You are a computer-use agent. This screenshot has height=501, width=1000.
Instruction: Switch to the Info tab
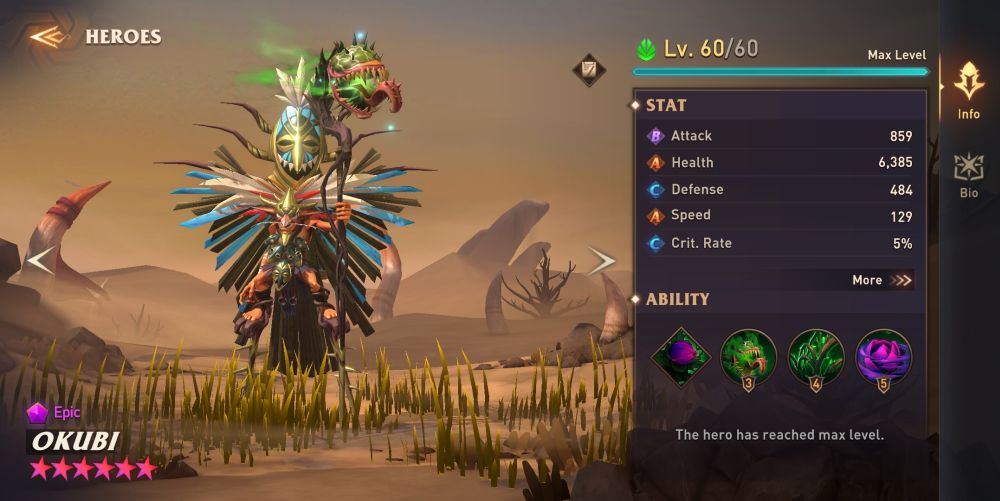(x=968, y=90)
